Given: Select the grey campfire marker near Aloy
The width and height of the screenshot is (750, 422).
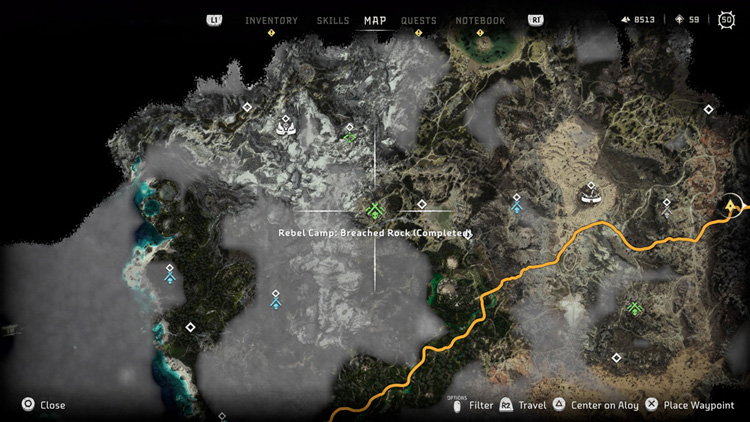Looking at the screenshot, I should pyautogui.click(x=666, y=208).
